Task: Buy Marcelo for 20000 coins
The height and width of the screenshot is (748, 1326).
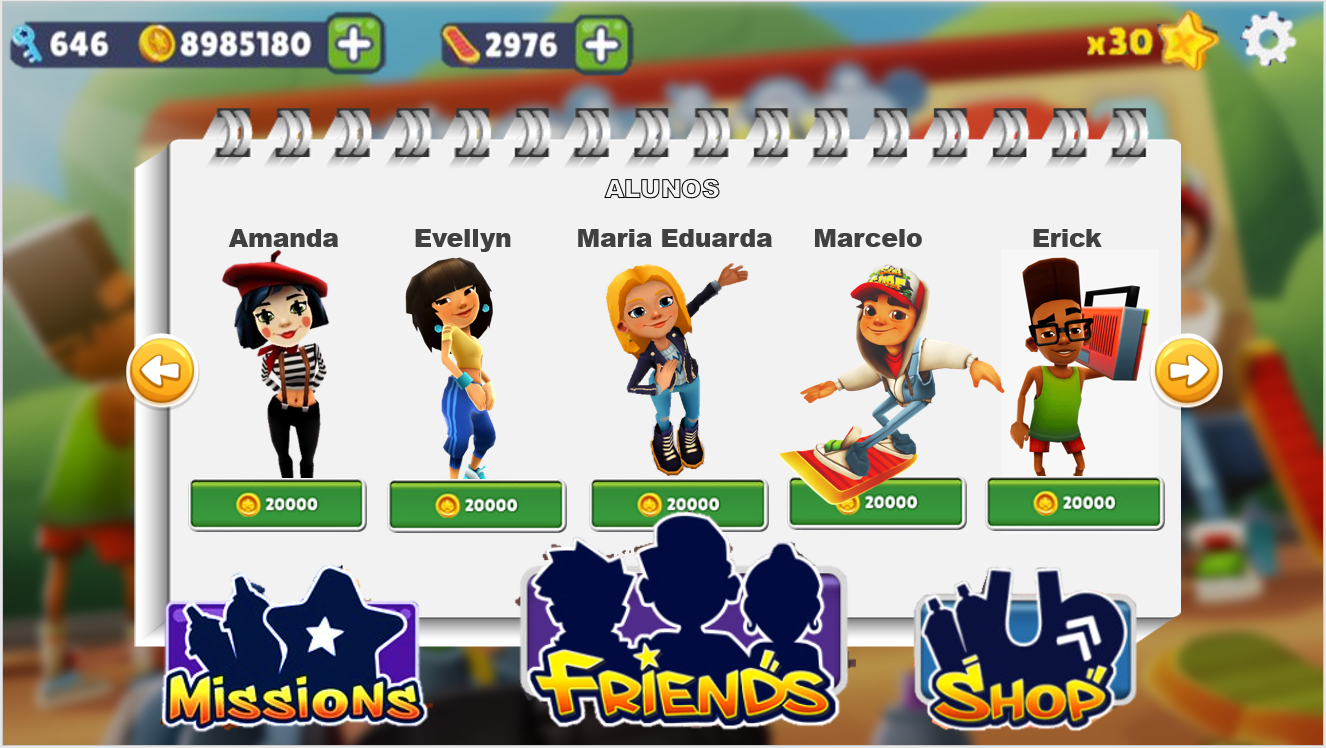Action: [x=876, y=504]
